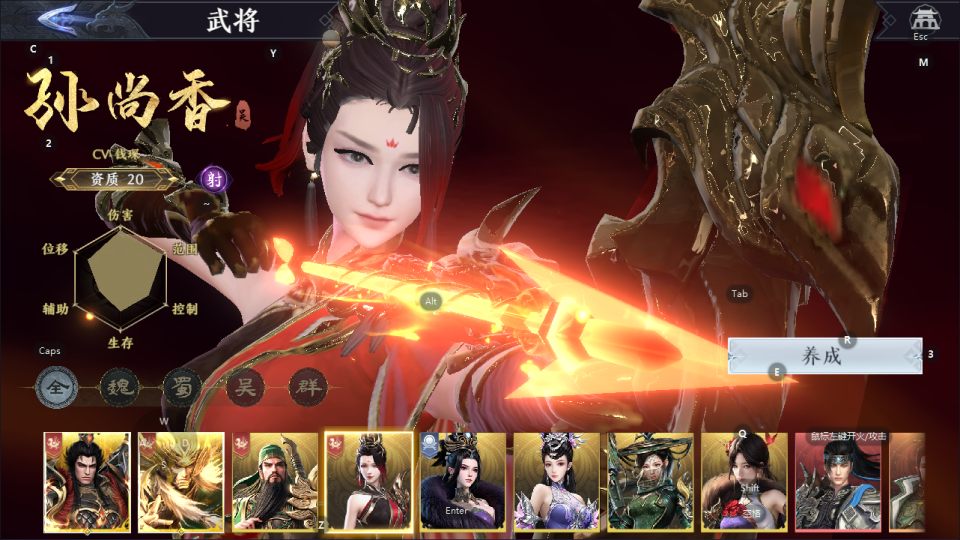Filter heroes by the 蜀 faction
Image resolution: width=960 pixels, height=540 pixels.
182,387
